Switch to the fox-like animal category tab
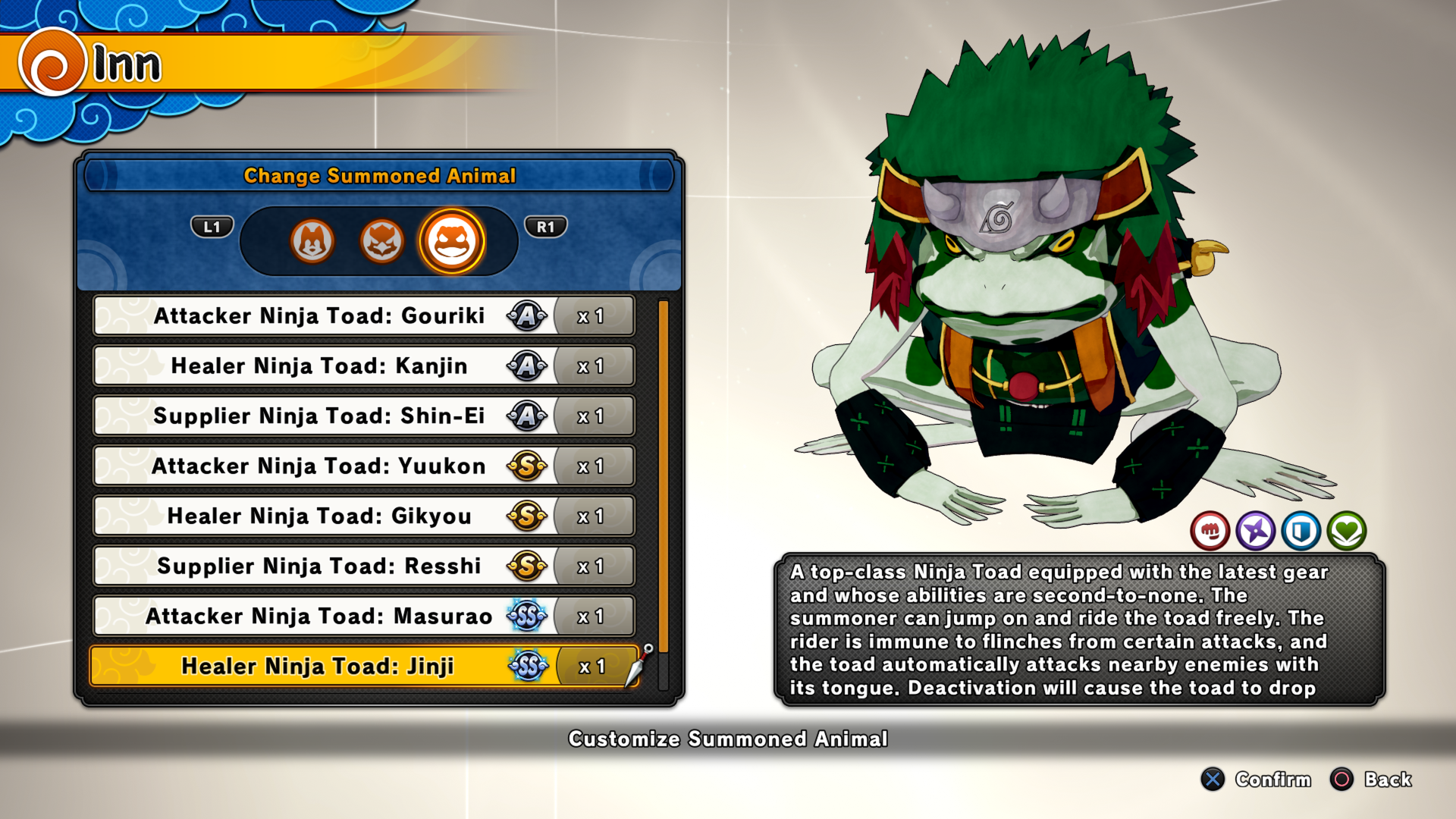Viewport: 1456px width, 819px height. click(312, 241)
